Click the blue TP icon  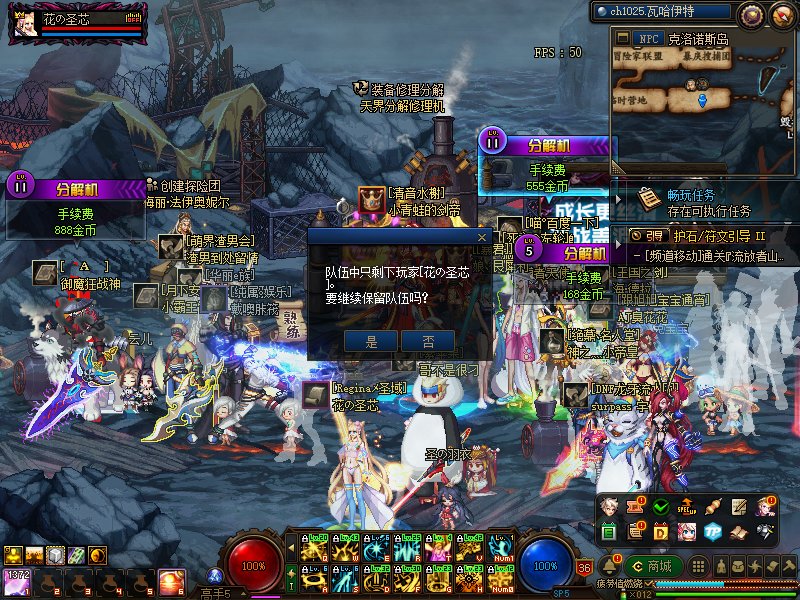[712, 531]
